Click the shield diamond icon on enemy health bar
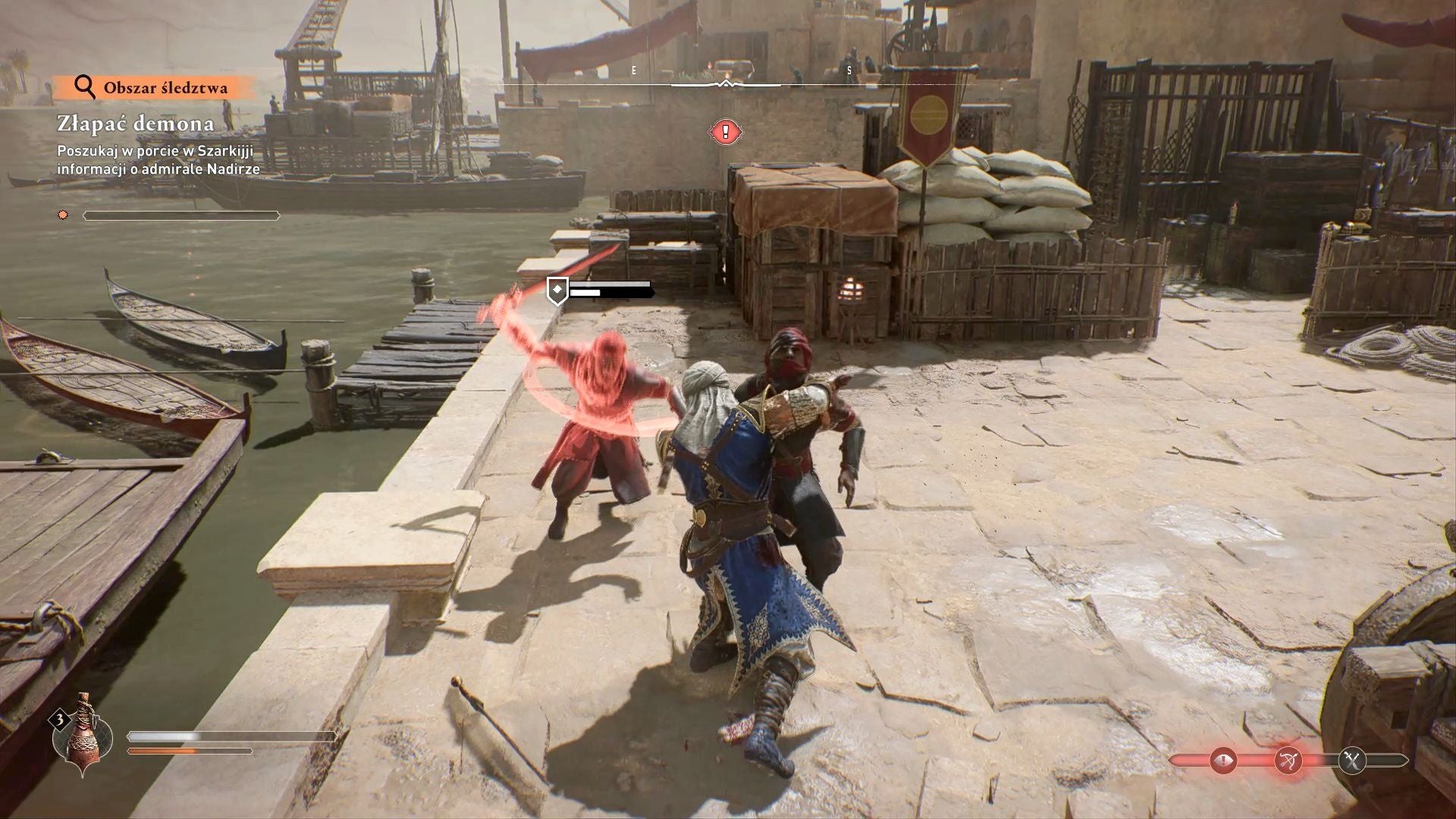 558,289
